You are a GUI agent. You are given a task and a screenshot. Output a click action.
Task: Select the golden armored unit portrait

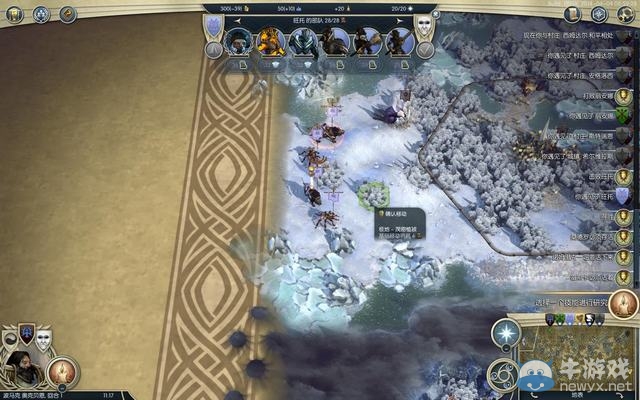click(x=270, y=42)
